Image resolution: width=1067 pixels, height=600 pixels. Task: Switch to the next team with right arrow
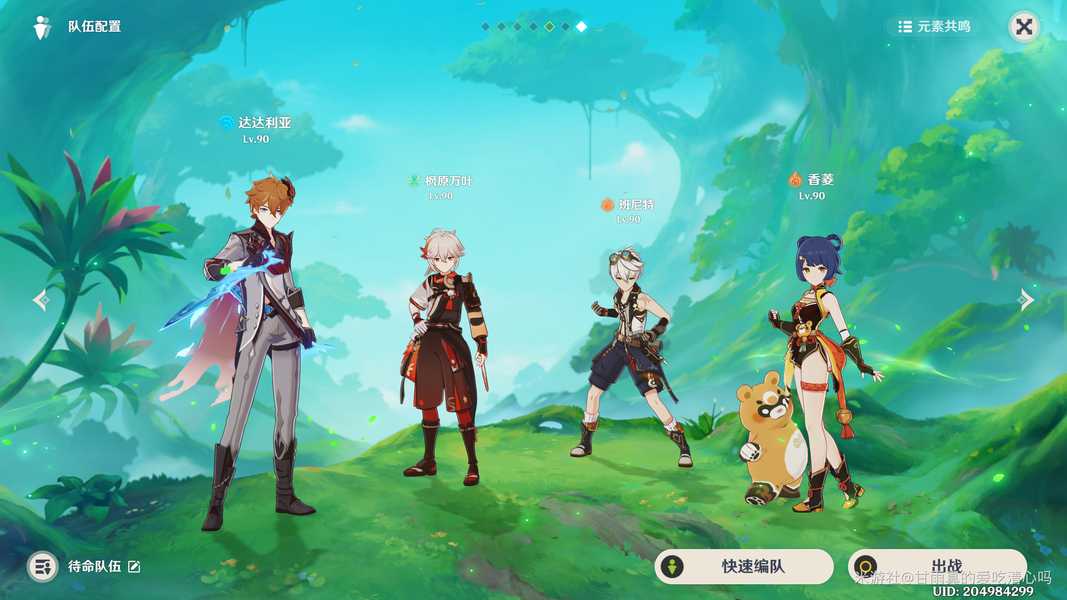pos(1026,299)
